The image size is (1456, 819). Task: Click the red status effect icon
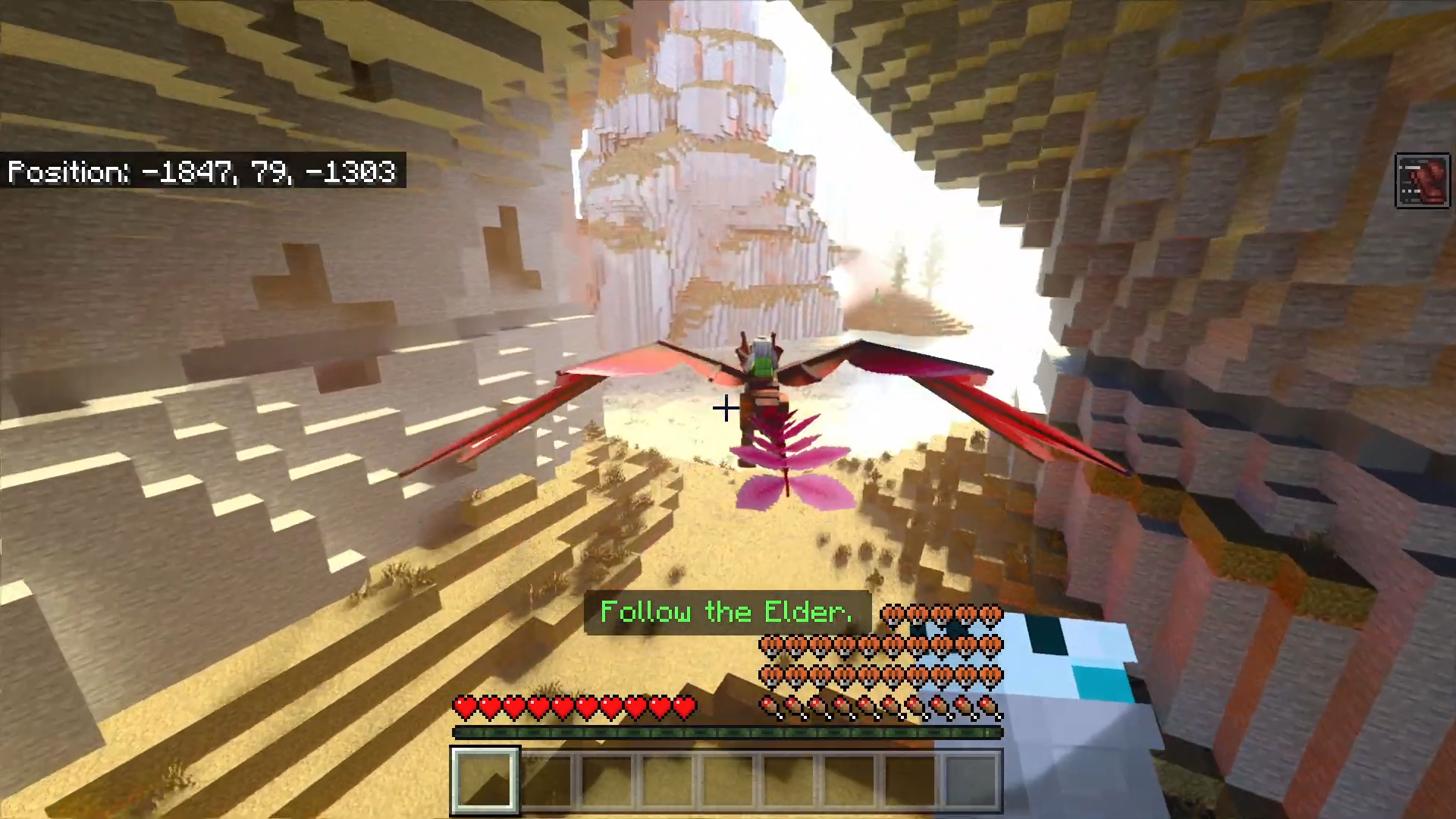[x=1422, y=181]
